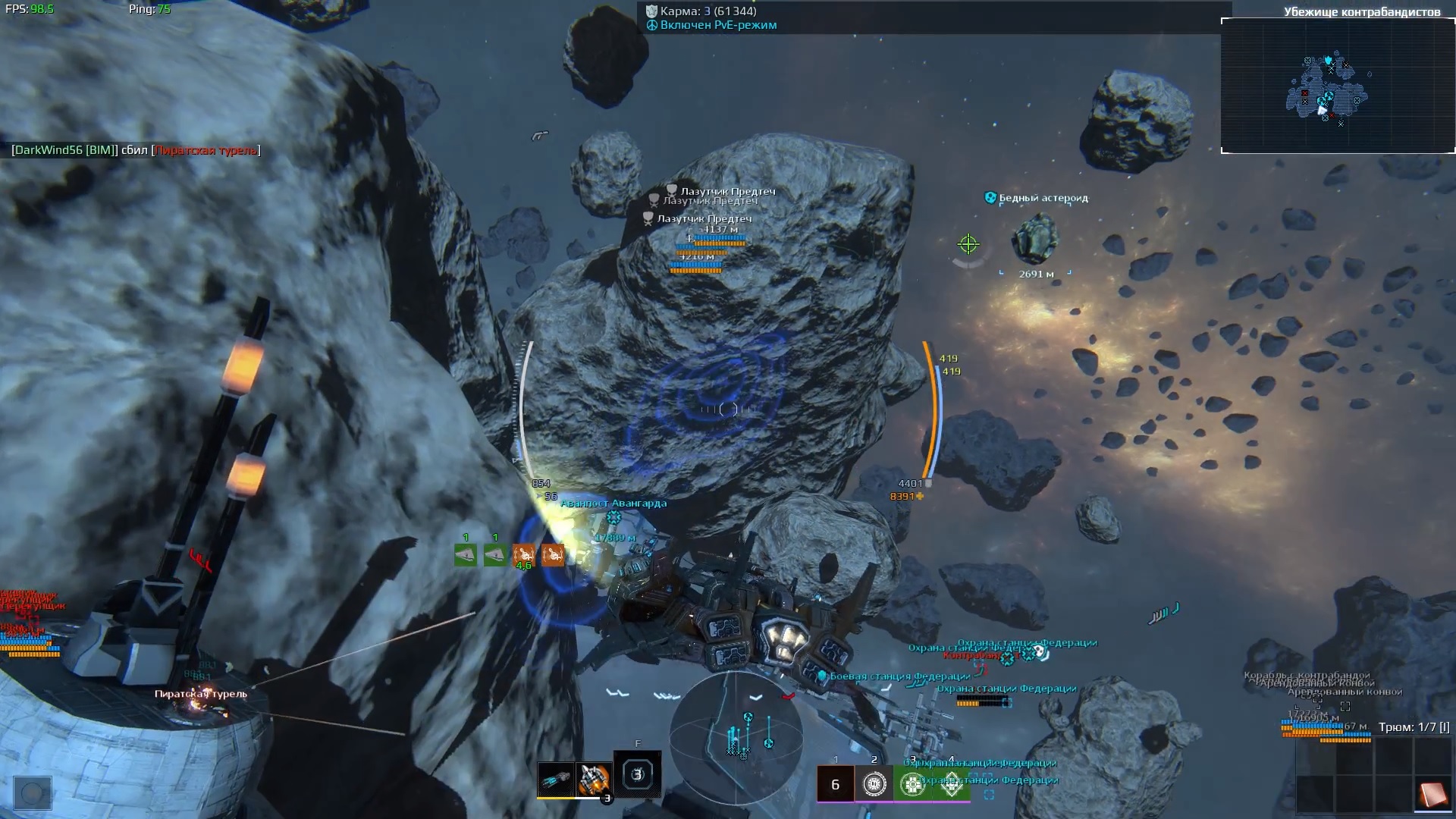Open the cargo hold label Трюм

[1414, 726]
